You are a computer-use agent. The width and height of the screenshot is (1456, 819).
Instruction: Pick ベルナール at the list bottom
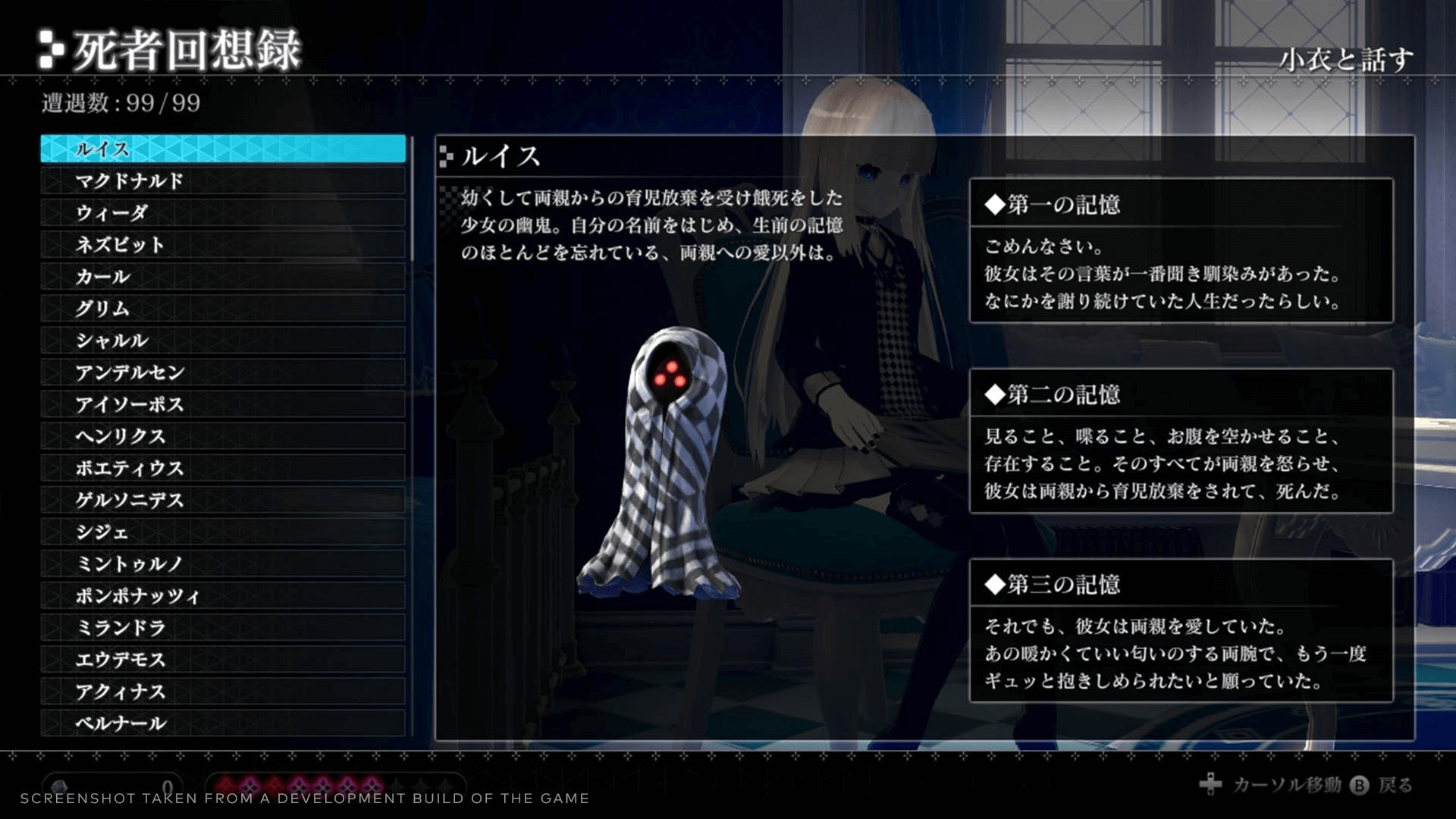pyautogui.click(x=223, y=723)
